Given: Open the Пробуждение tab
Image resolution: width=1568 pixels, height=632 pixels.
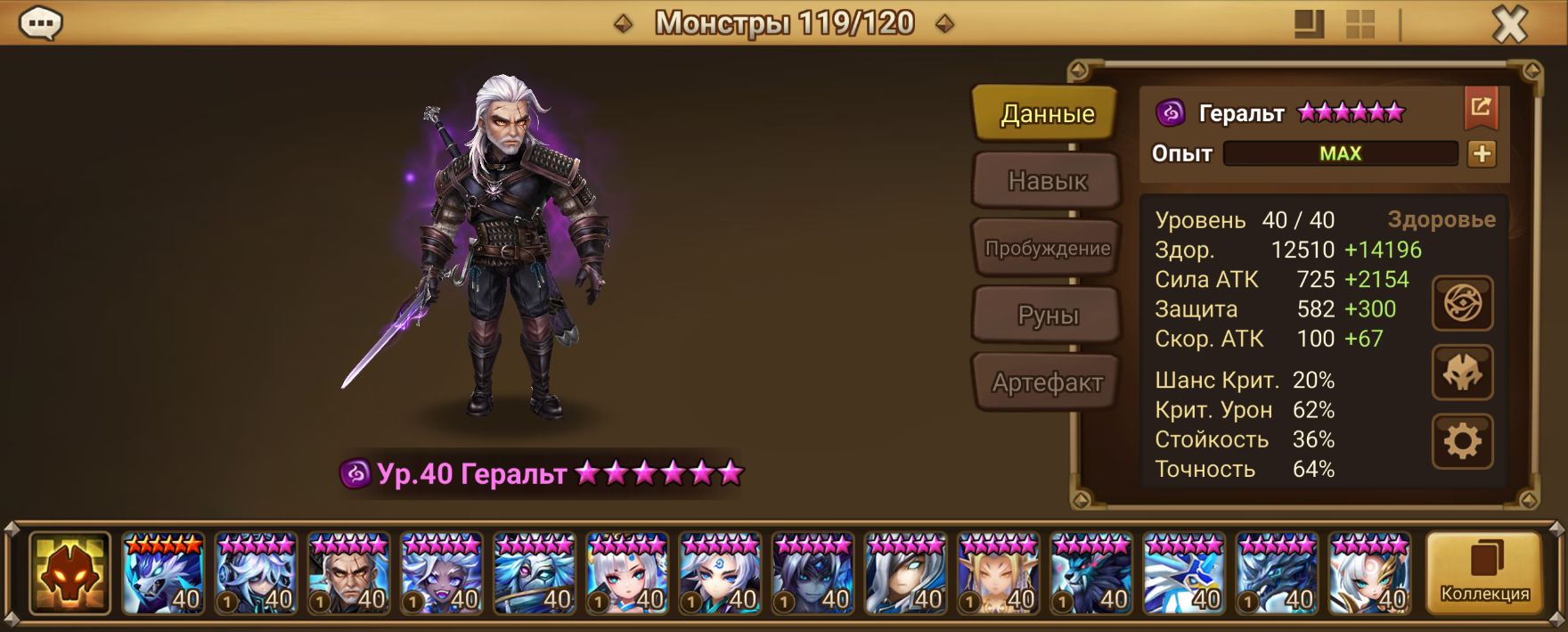Looking at the screenshot, I should click(x=1047, y=249).
